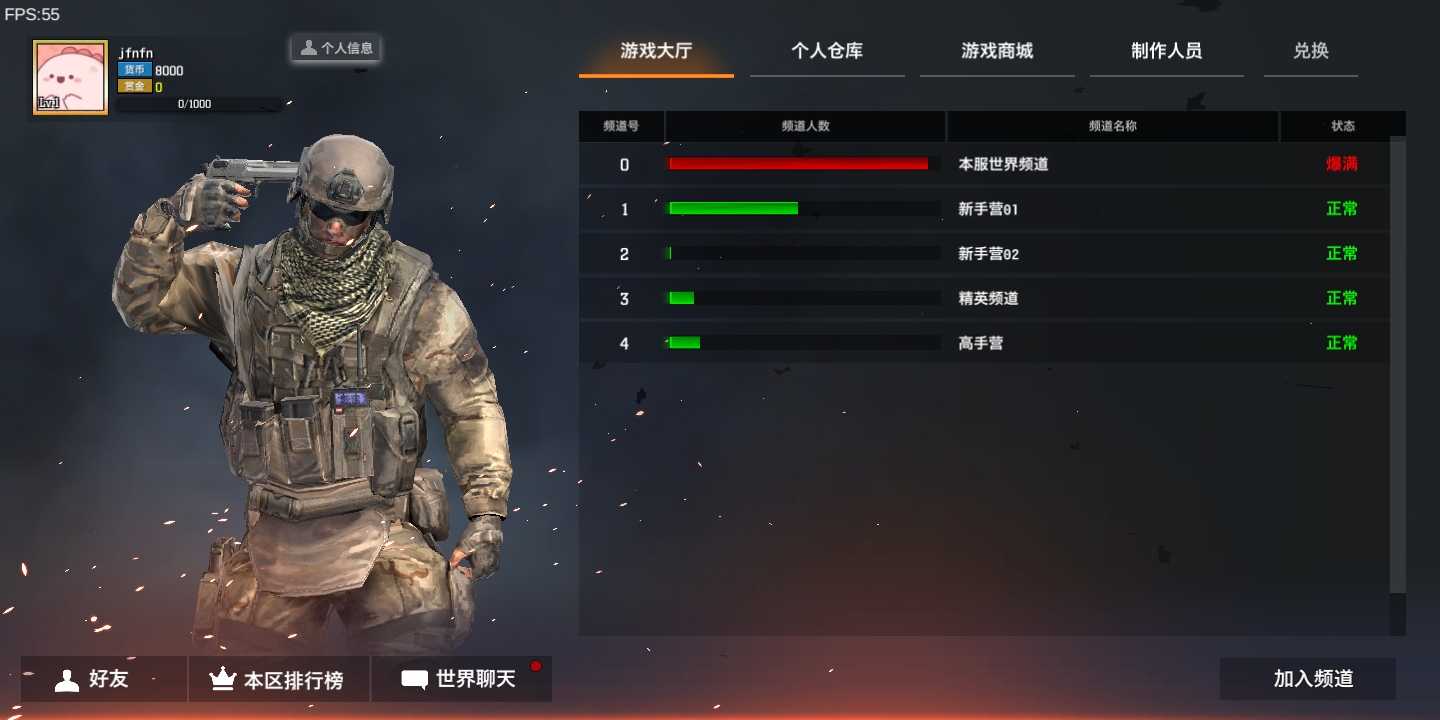View the 制作人员 tab
The image size is (1440, 720).
pos(1167,51)
